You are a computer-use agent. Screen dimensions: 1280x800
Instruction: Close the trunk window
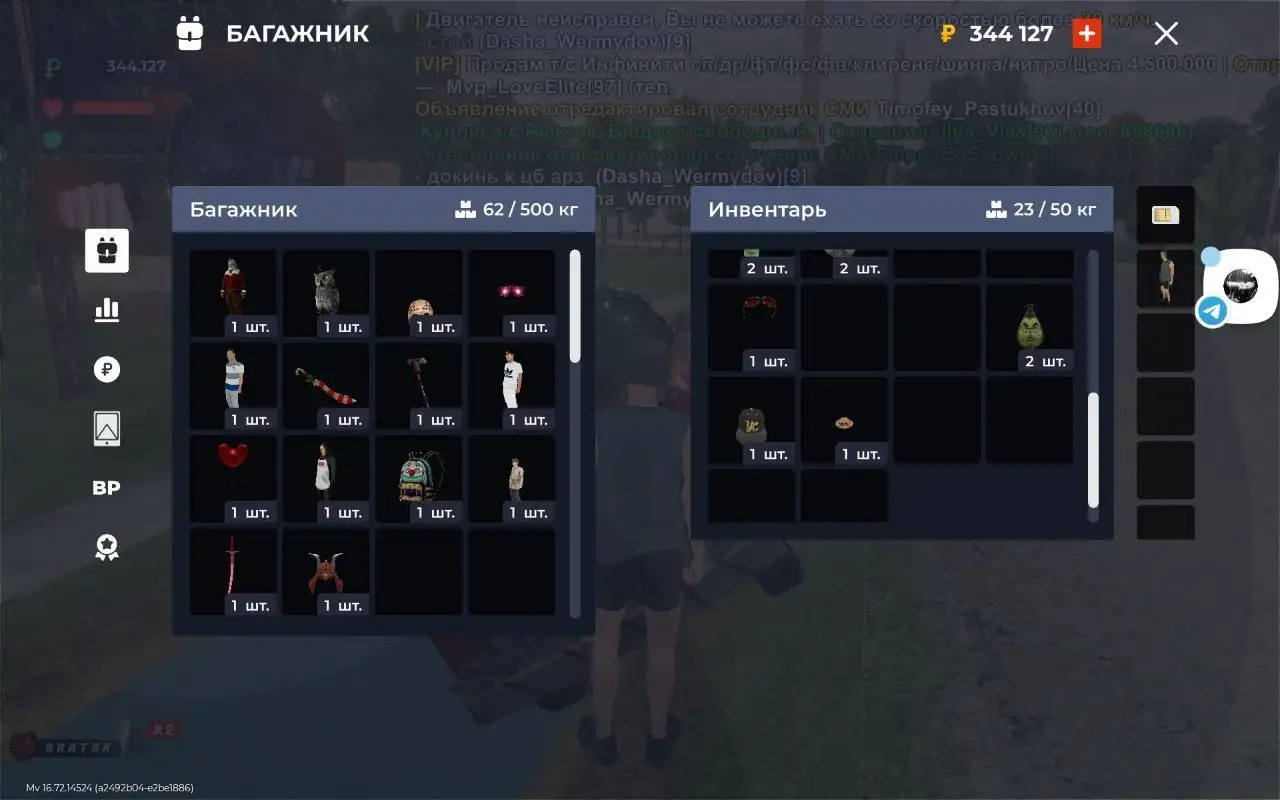[1166, 34]
